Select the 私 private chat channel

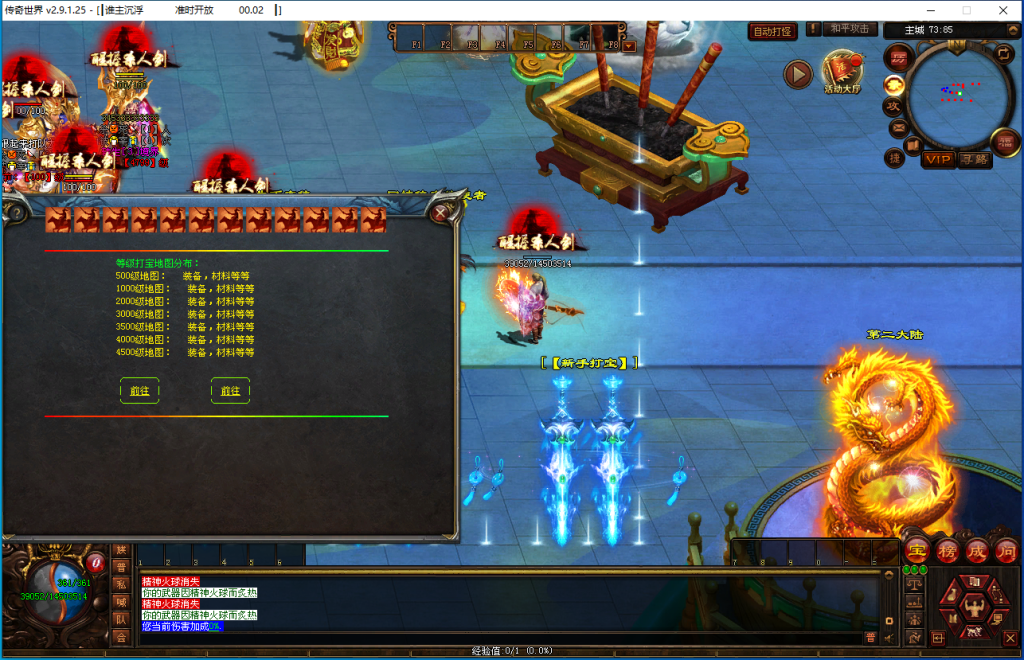[x=121, y=584]
